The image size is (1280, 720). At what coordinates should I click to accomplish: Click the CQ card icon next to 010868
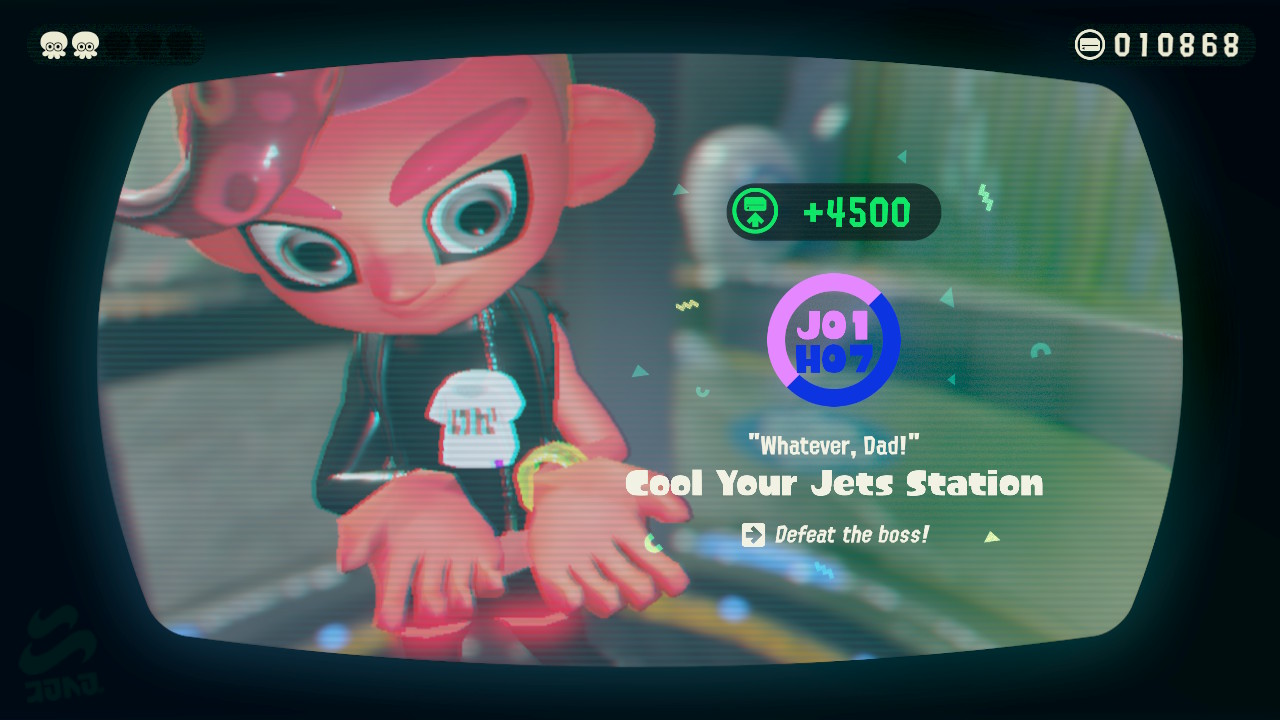click(x=1090, y=44)
